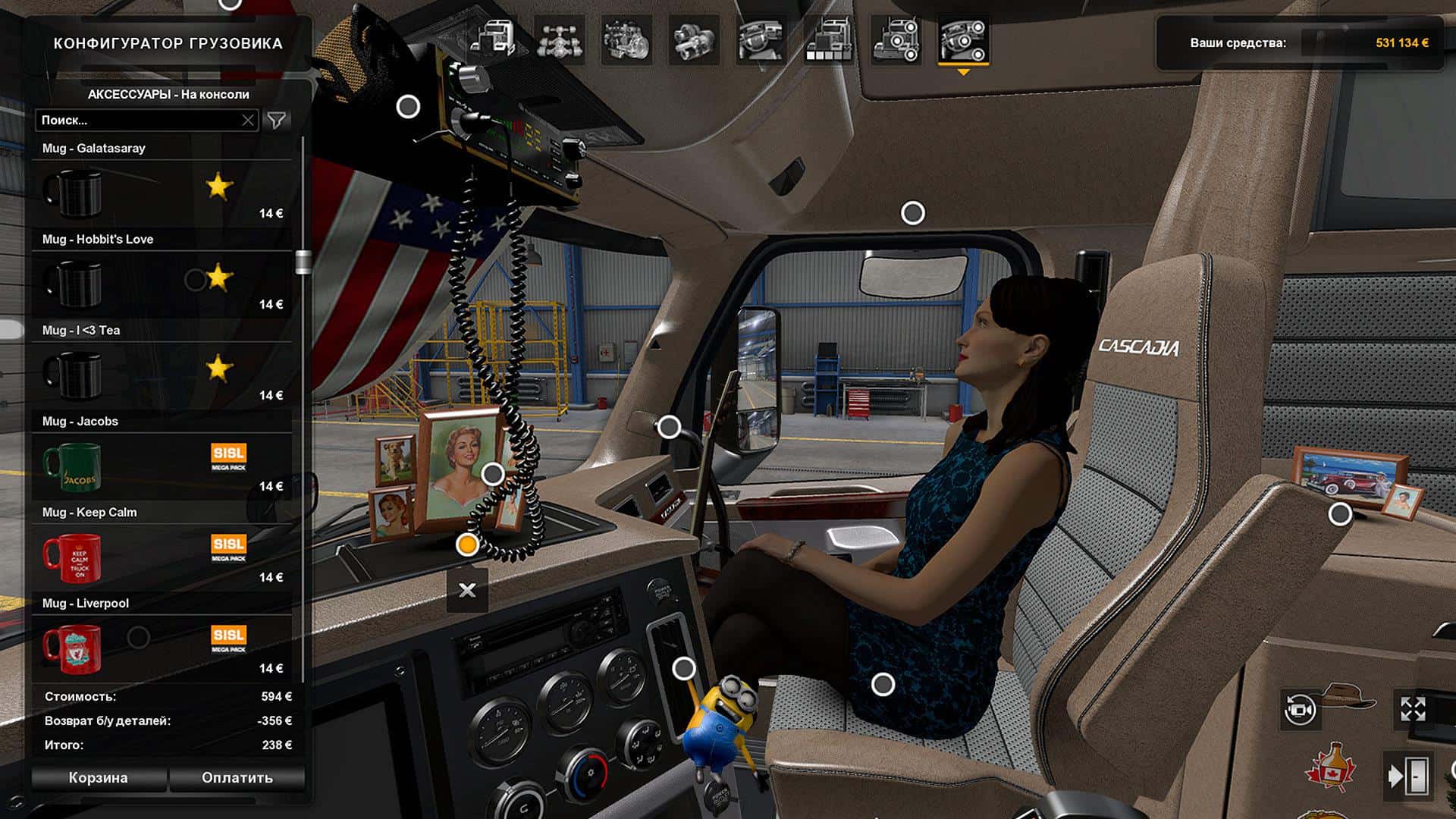The width and height of the screenshot is (1456, 819).
Task: Confirm purchase with the Оплатить button
Action: [237, 777]
